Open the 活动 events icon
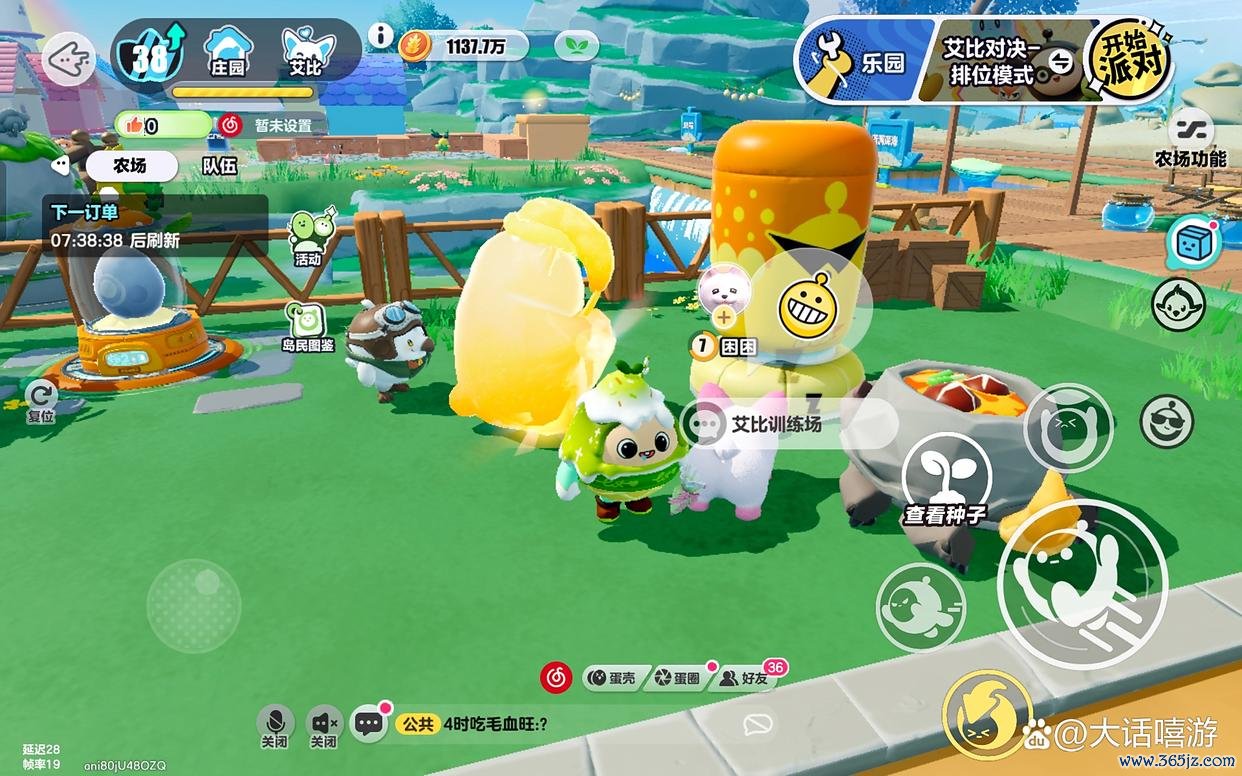This screenshot has height=776, width=1242. coord(309,238)
